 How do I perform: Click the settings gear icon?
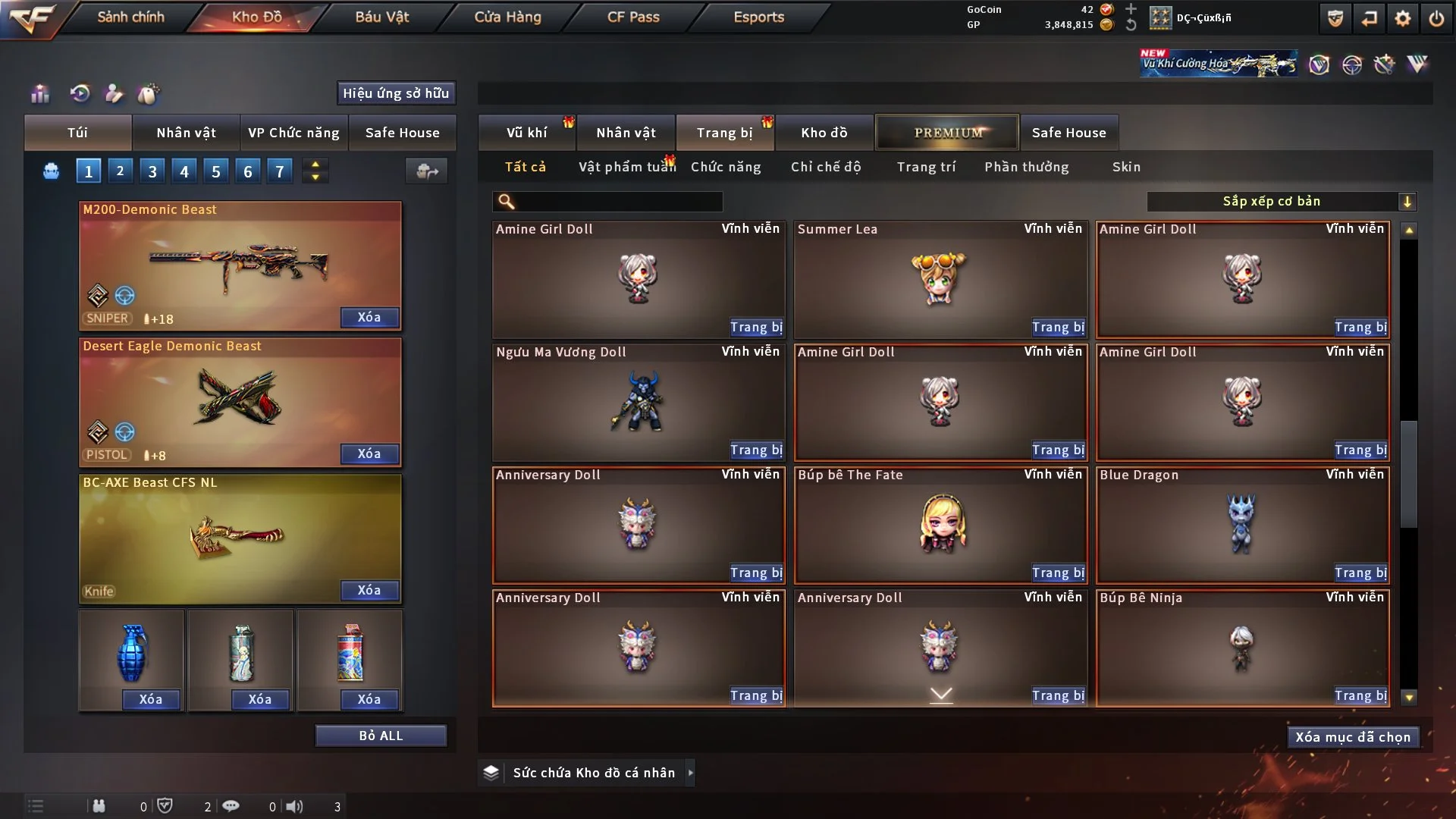[x=1403, y=18]
